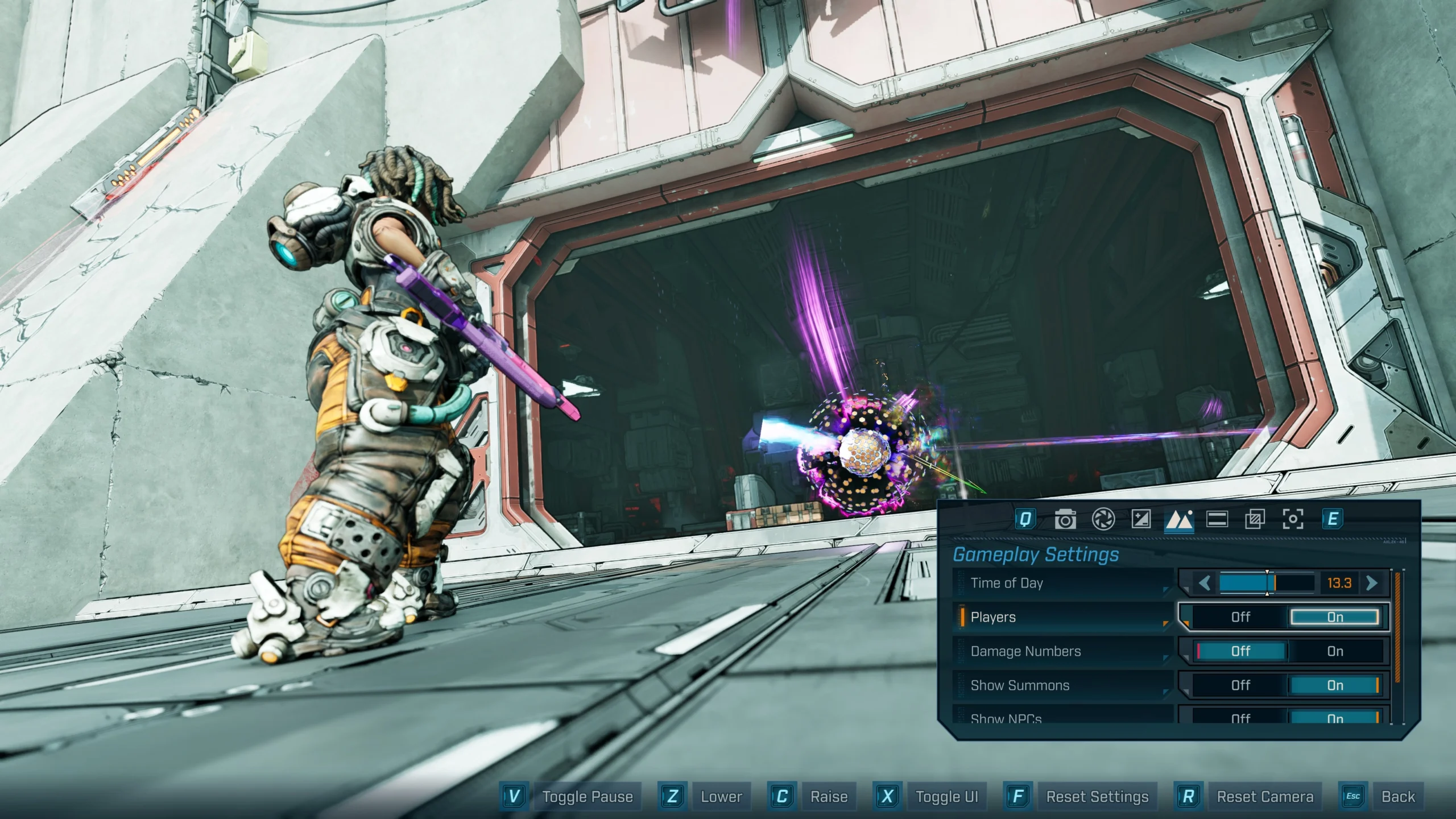Click Toggle UI in the bottom bar
This screenshot has height=819, width=1456.
946,797
